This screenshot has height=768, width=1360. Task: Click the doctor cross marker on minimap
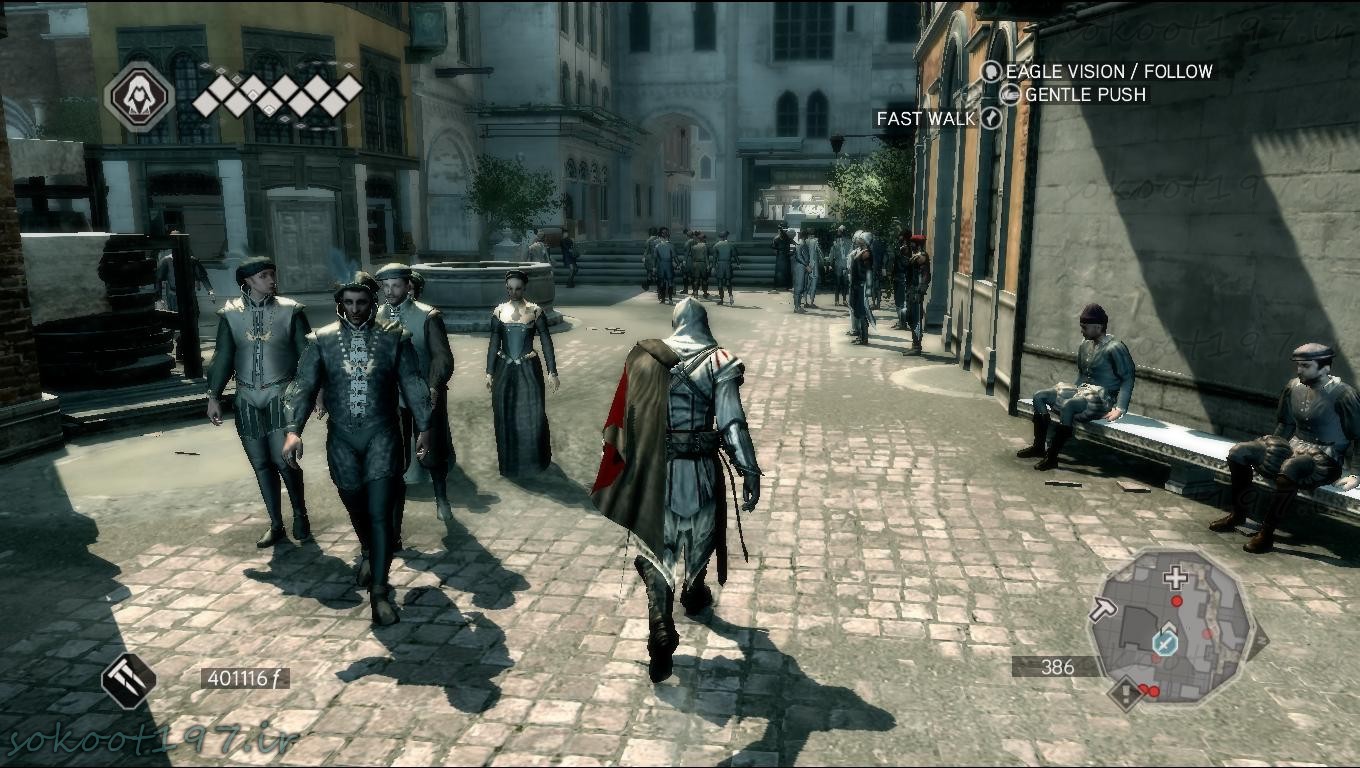click(1175, 577)
